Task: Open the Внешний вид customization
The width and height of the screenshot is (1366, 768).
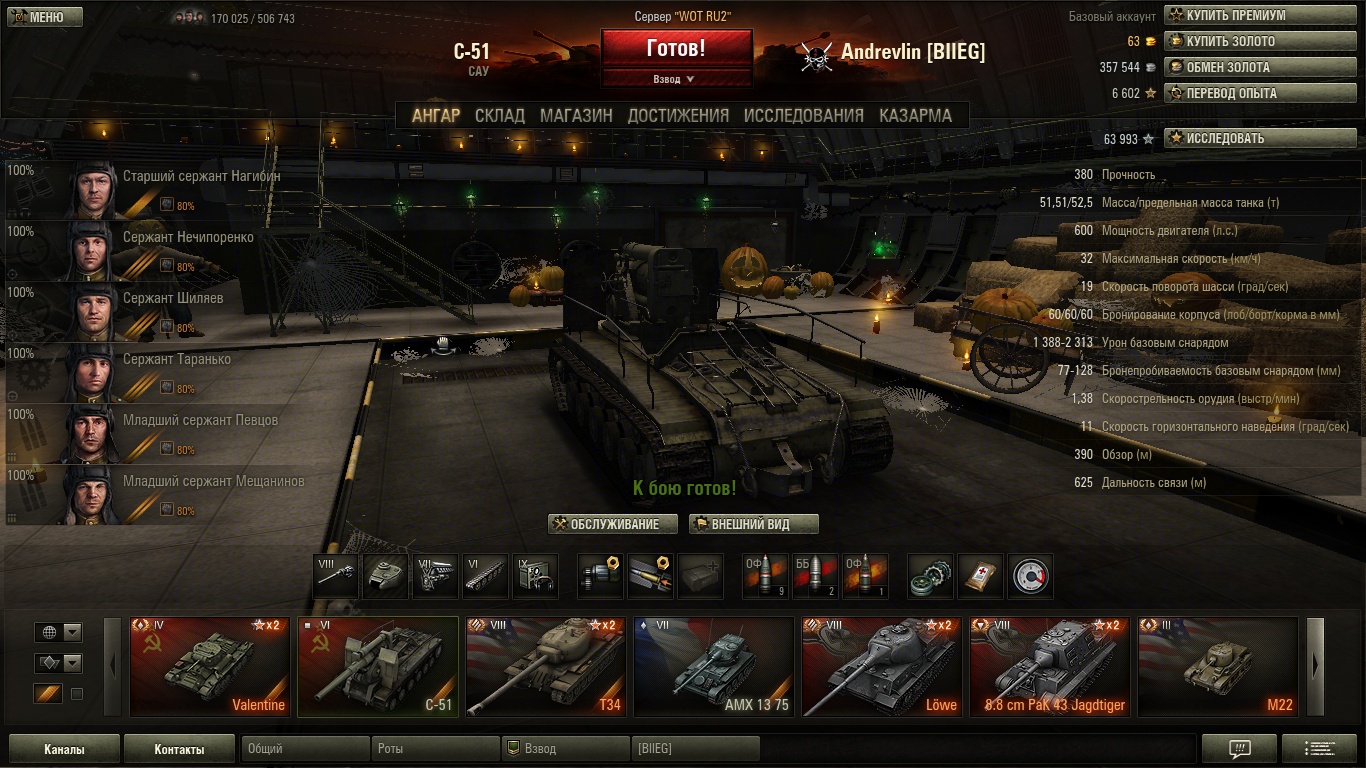Action: coord(754,524)
